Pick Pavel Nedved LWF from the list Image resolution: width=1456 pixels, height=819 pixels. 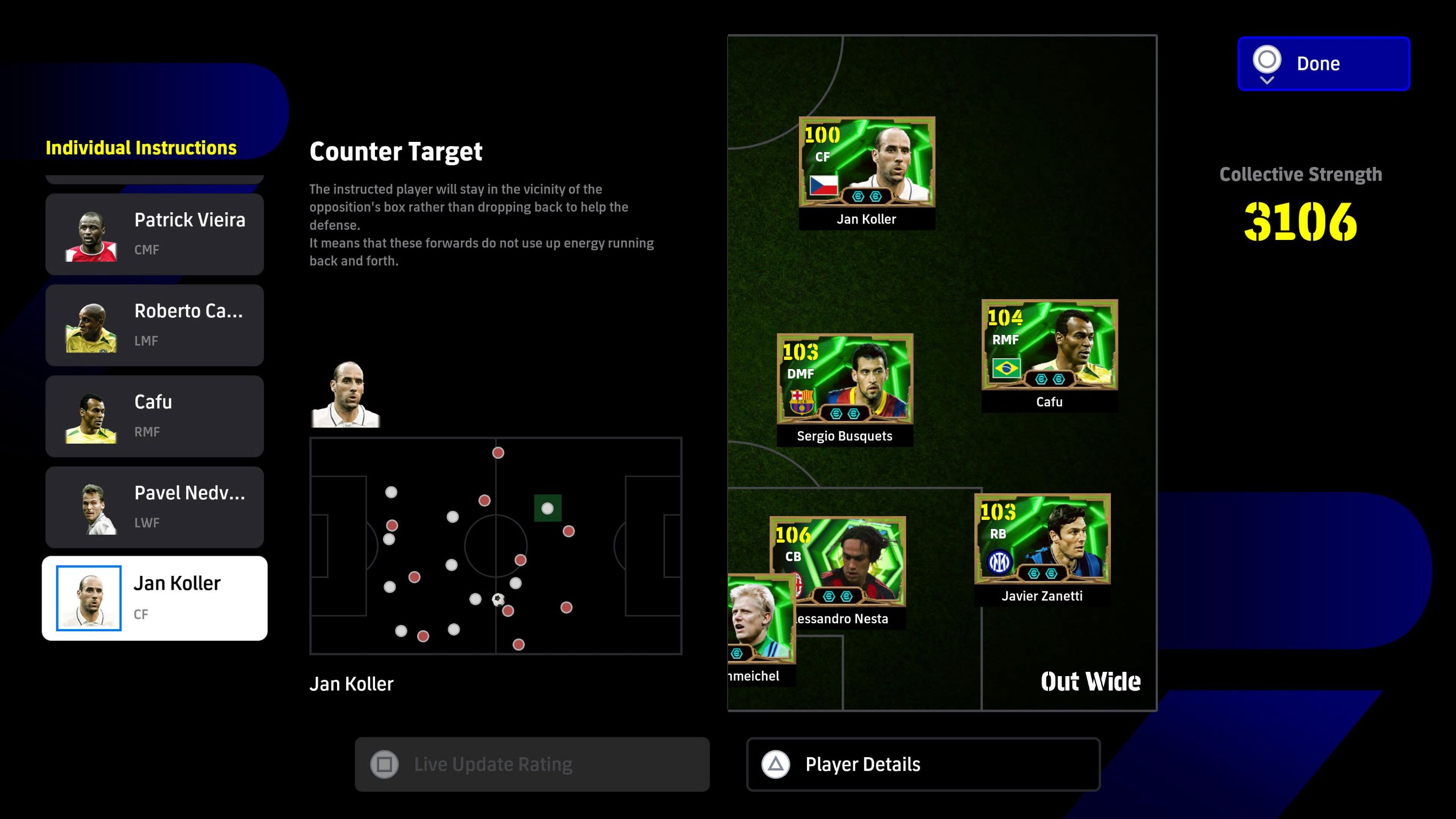pyautogui.click(x=154, y=507)
